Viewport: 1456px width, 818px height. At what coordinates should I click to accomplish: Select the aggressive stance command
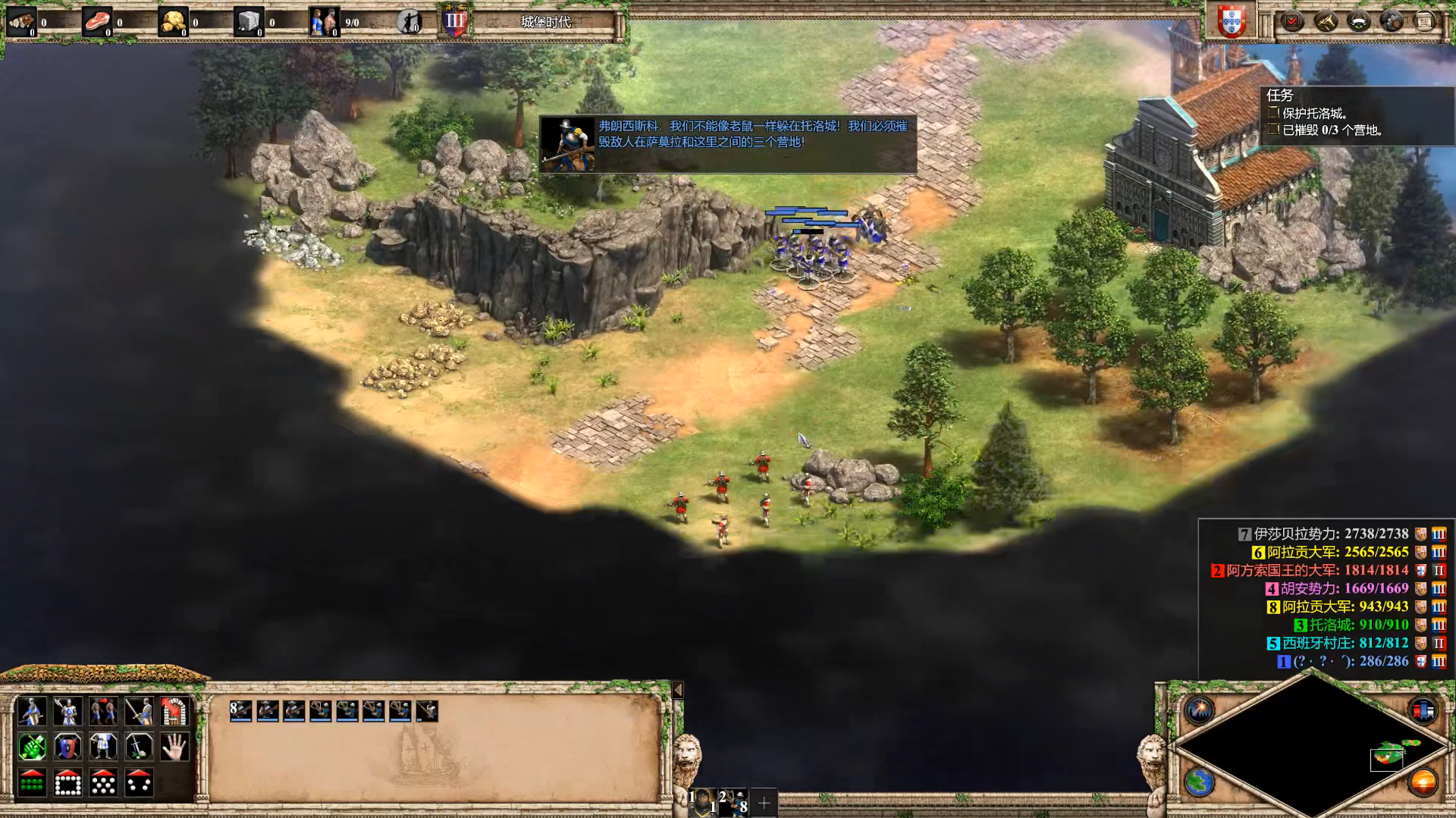click(31, 747)
